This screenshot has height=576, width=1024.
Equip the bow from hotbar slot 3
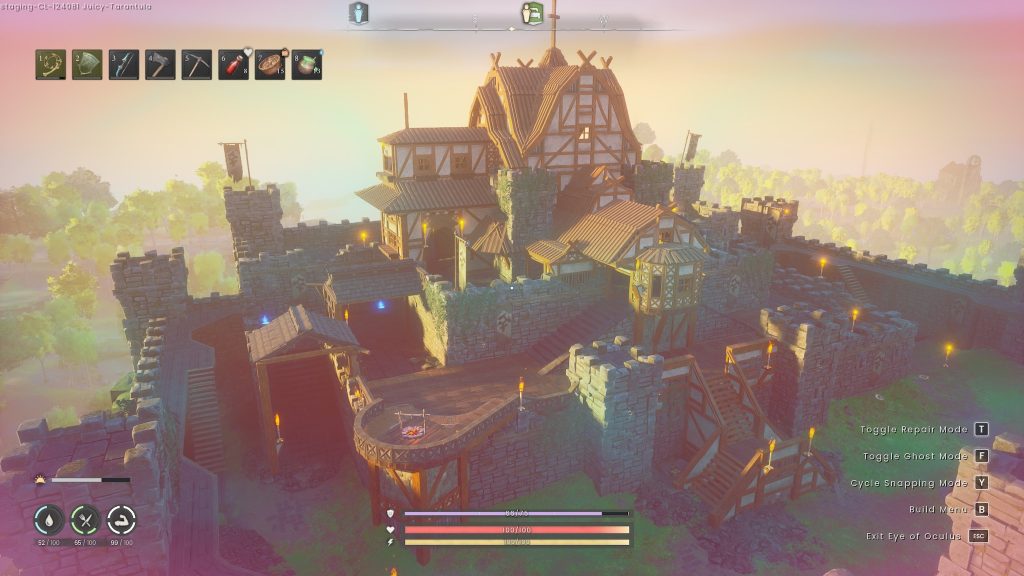[x=123, y=65]
